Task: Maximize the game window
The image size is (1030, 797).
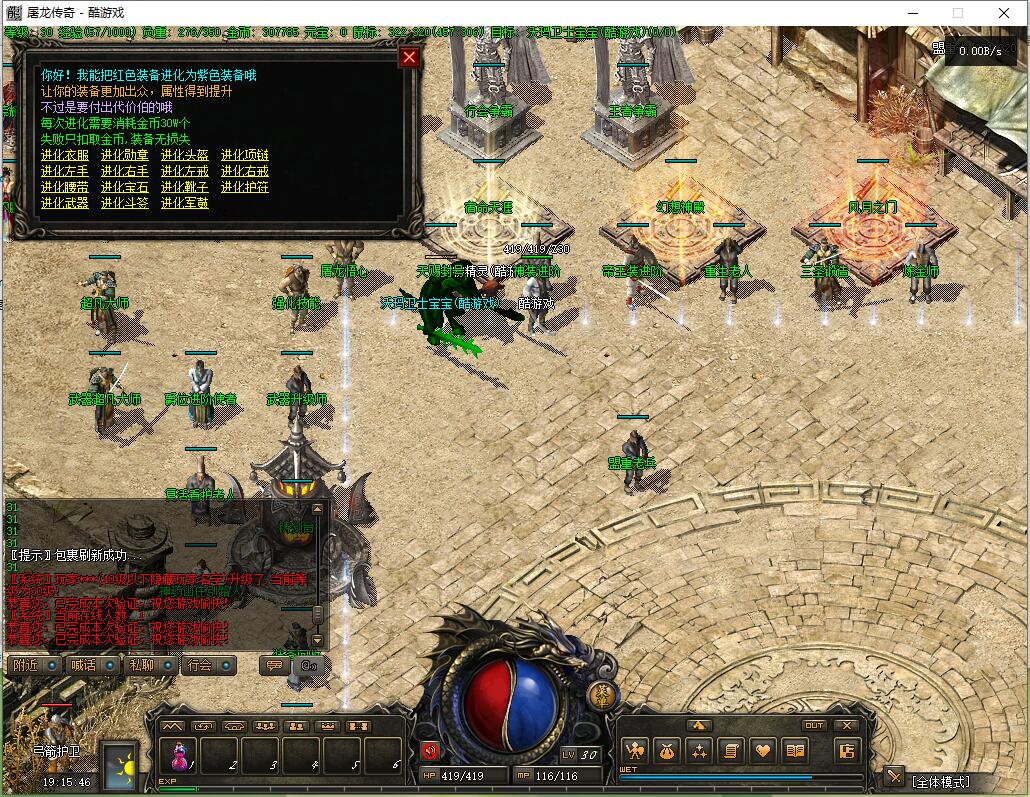Action: tap(958, 13)
